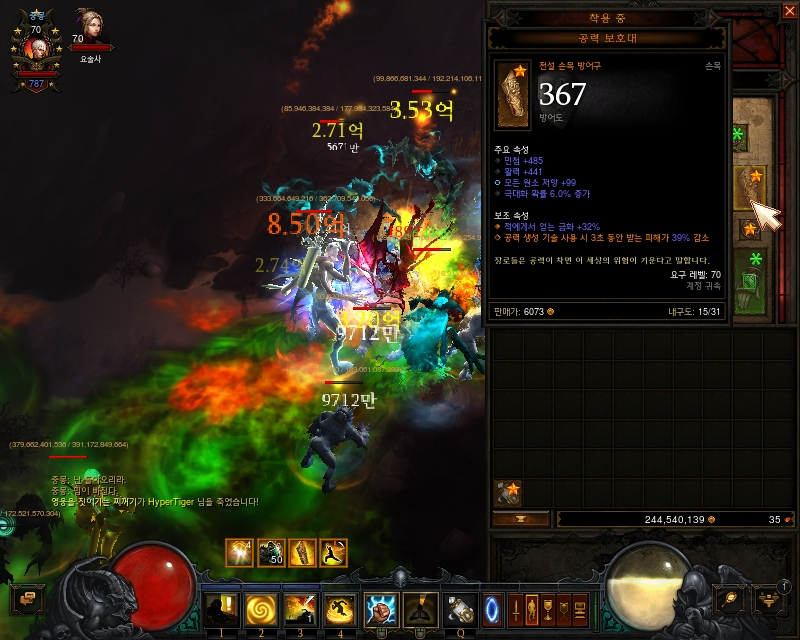Activate skill slot 1 on the action bar
This screenshot has height=640, width=800.
click(x=219, y=607)
